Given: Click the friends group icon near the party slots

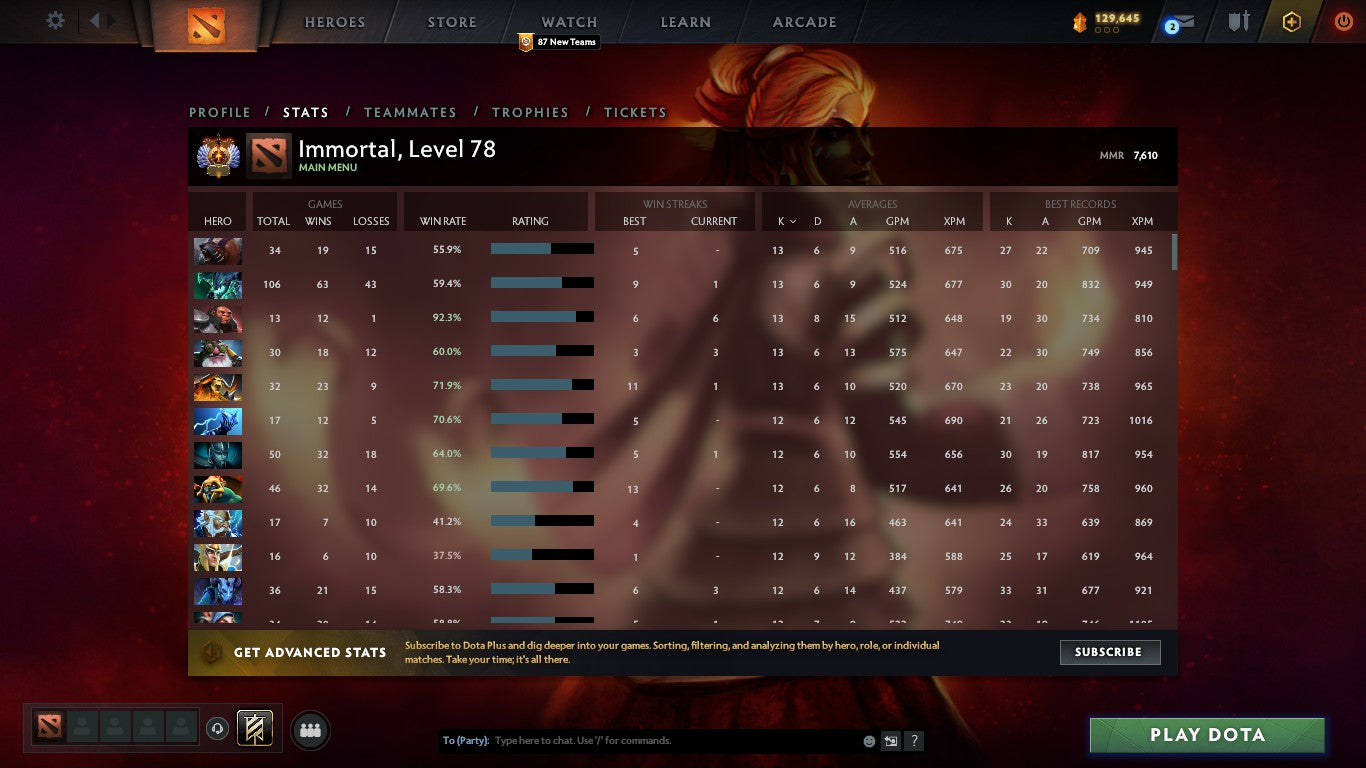Looking at the screenshot, I should [x=309, y=730].
